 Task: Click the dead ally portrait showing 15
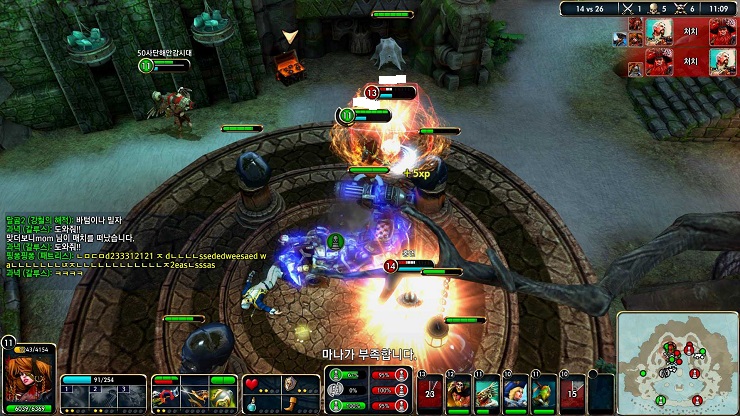(573, 392)
